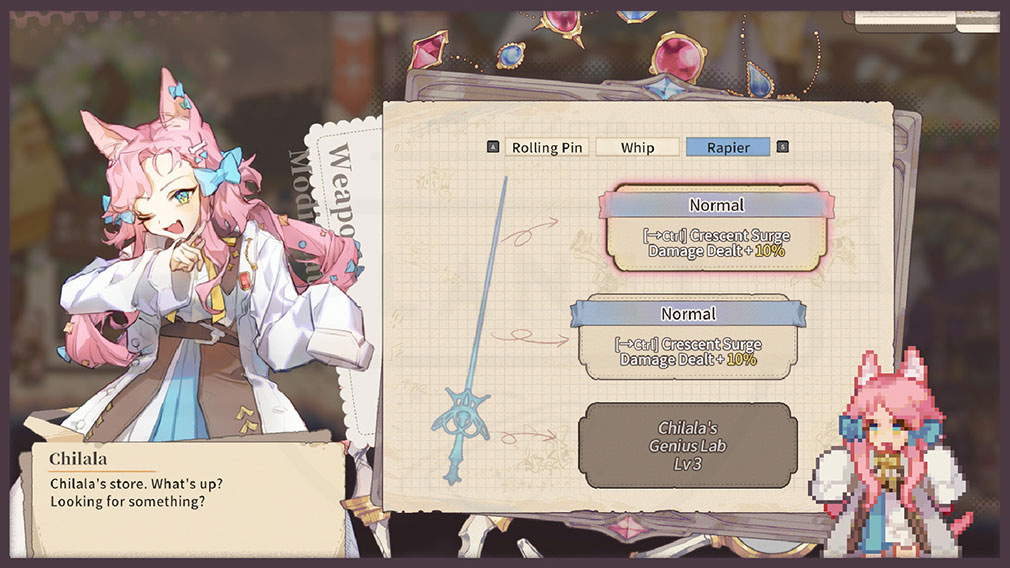Select the Whip weapon tab
Viewport: 1010px width, 568px height.
pyautogui.click(x=637, y=147)
